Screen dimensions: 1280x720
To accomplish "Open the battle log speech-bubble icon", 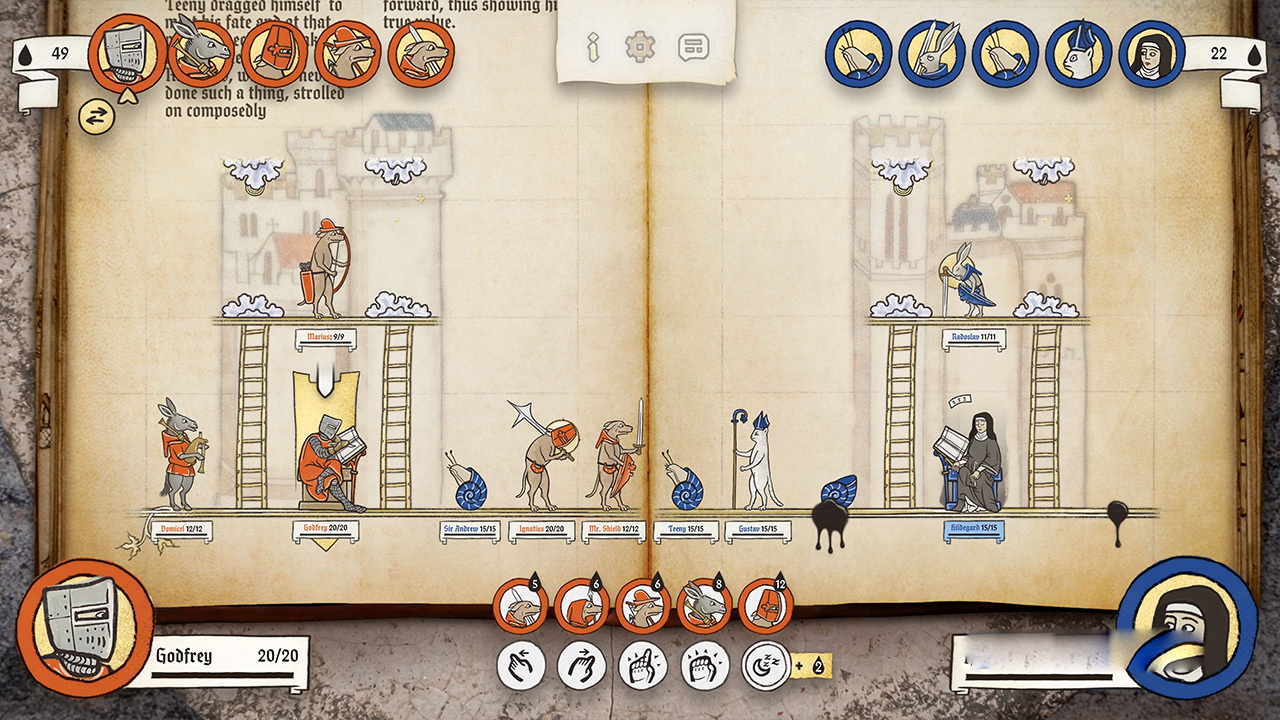I will click(692, 47).
